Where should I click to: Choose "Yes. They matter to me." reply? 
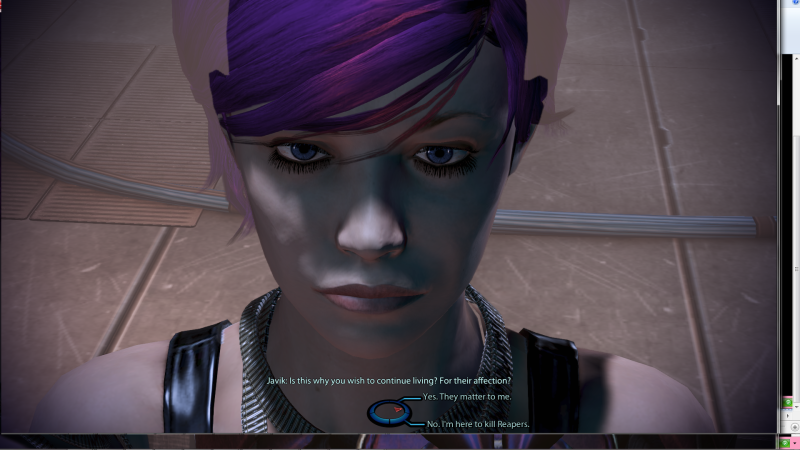466,397
